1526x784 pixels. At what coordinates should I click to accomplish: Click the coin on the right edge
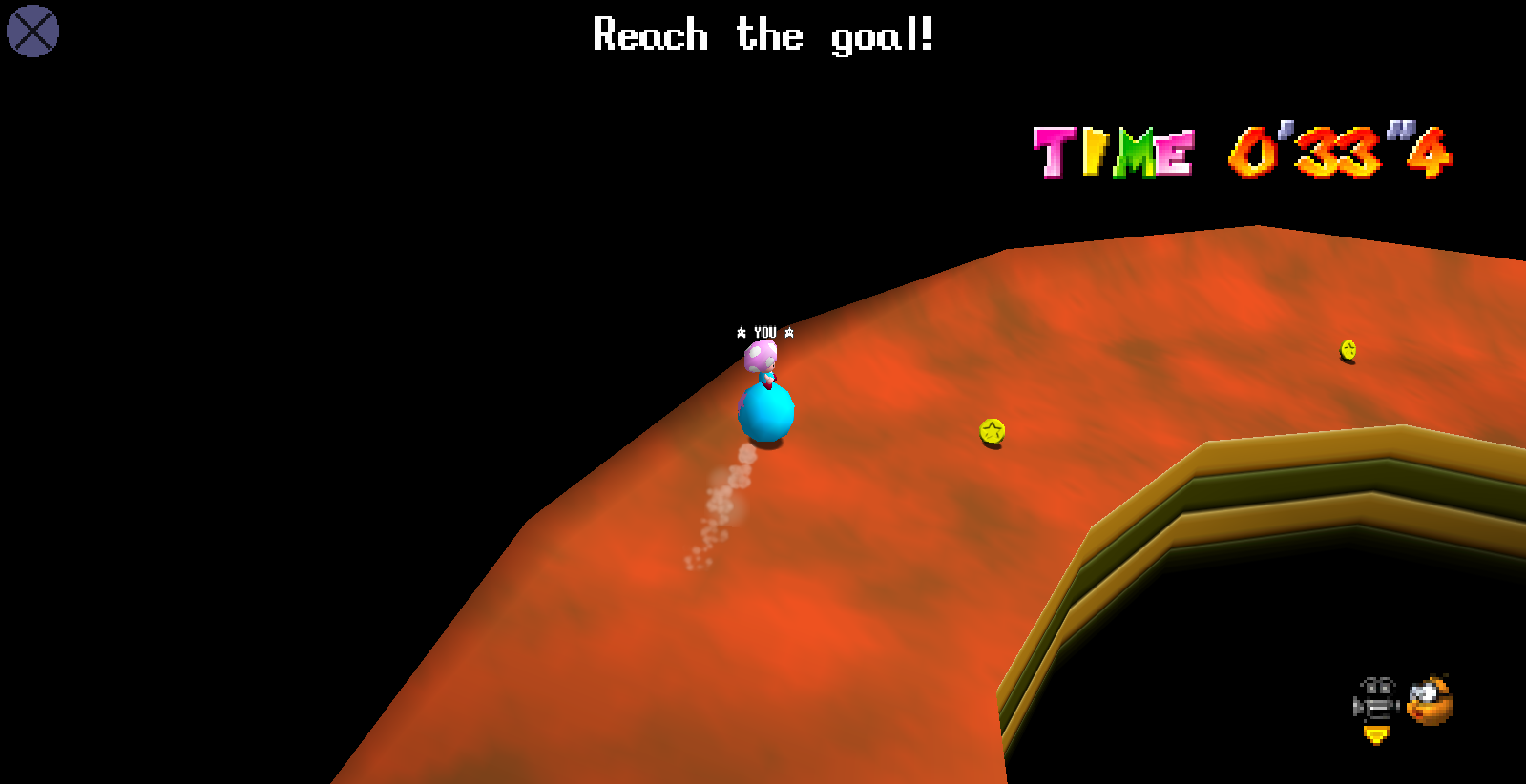coord(1348,351)
